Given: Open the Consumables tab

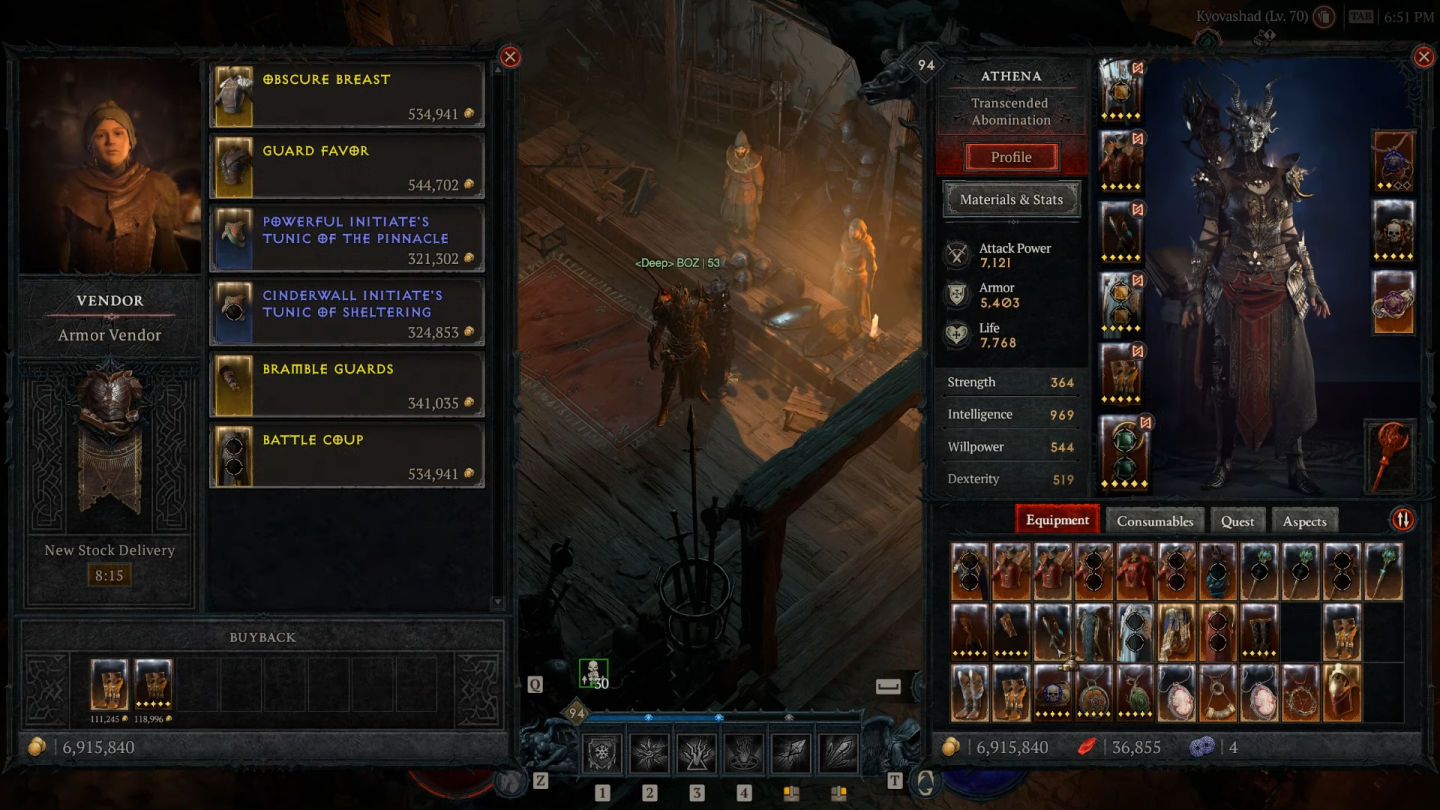Looking at the screenshot, I should tap(1154, 521).
